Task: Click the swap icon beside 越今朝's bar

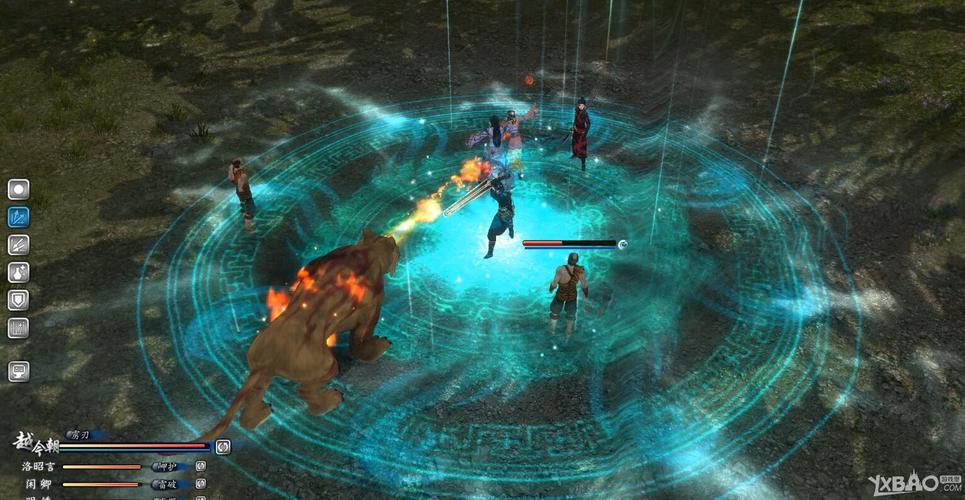Action: pos(222,447)
